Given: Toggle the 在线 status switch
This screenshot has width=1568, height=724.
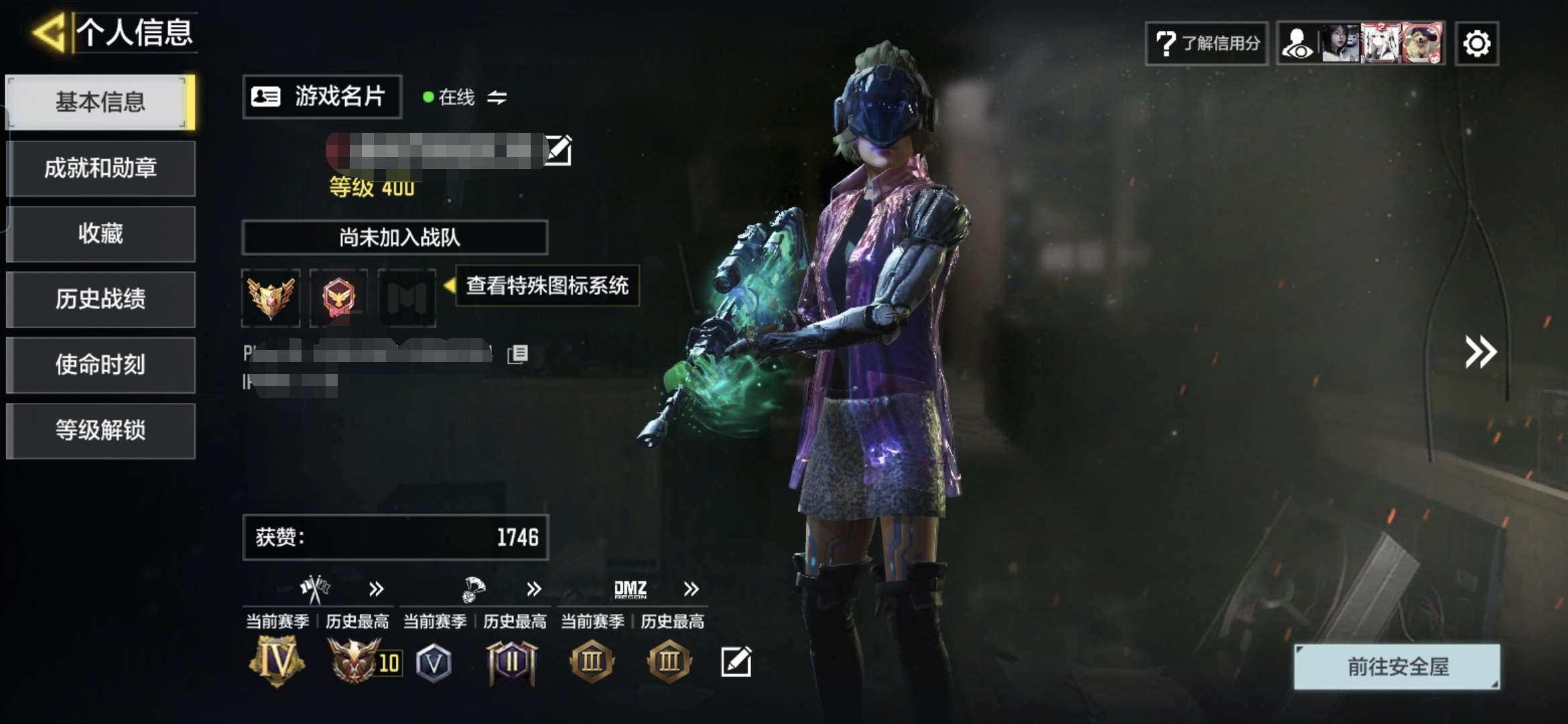Looking at the screenshot, I should tap(497, 98).
